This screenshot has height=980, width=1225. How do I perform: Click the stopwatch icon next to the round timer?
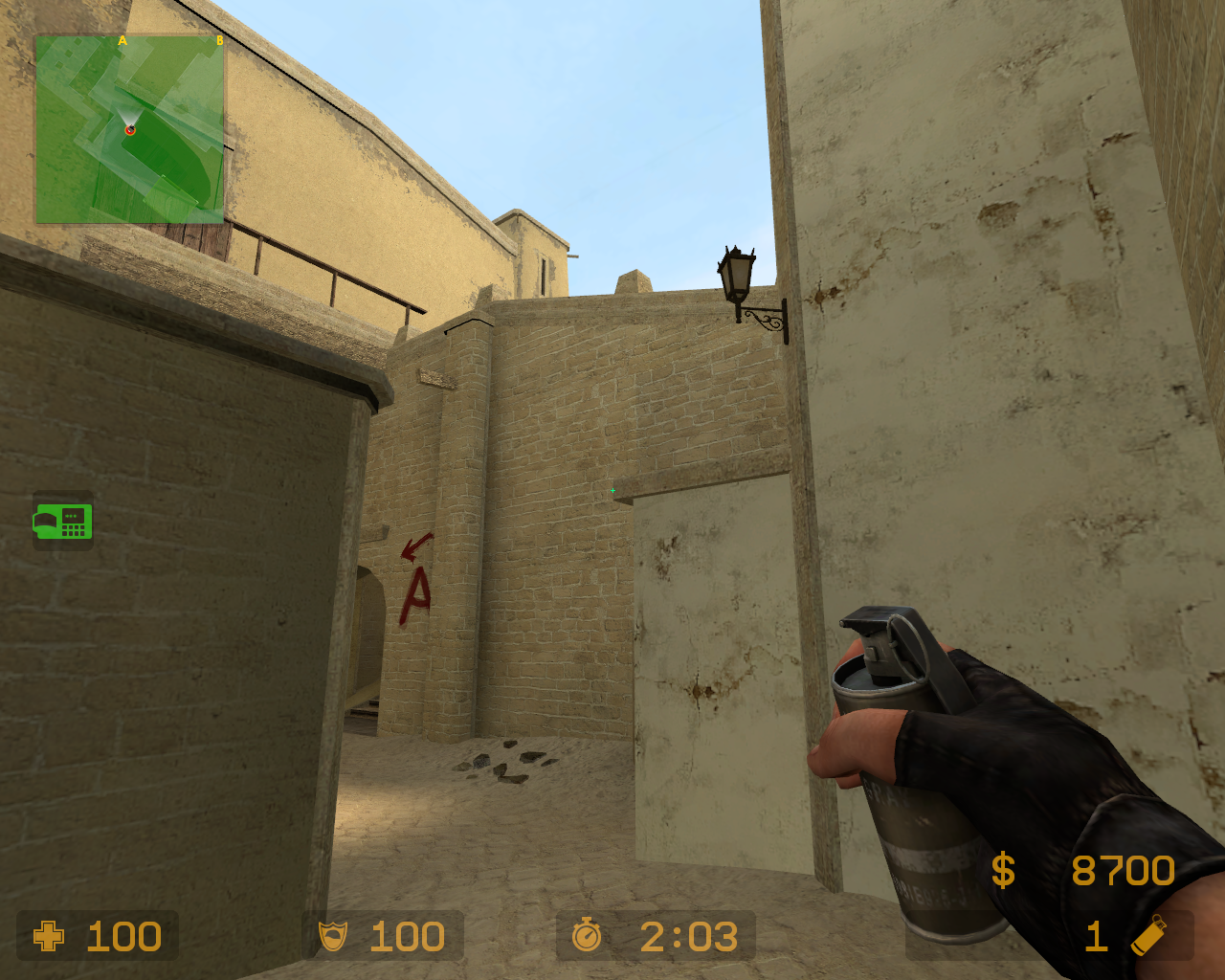[589, 936]
